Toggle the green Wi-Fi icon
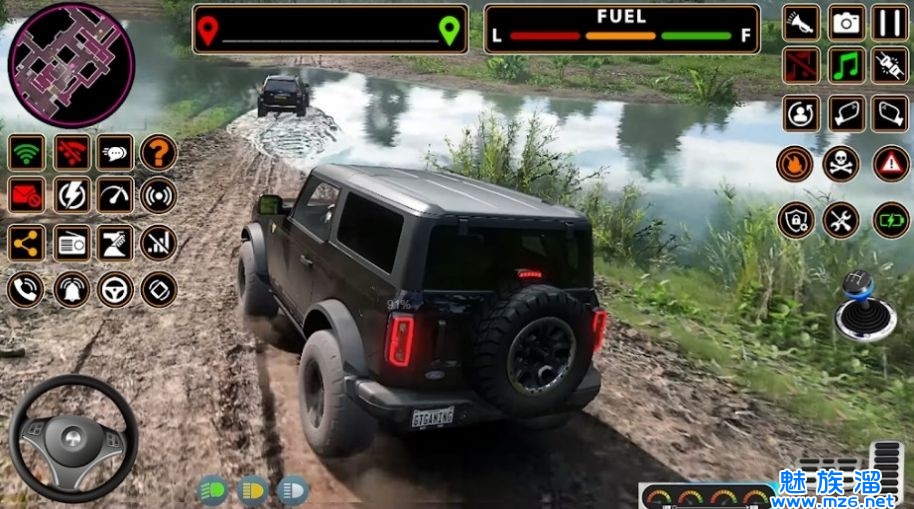Viewport: 914px width, 509px height. pyautogui.click(x=27, y=152)
